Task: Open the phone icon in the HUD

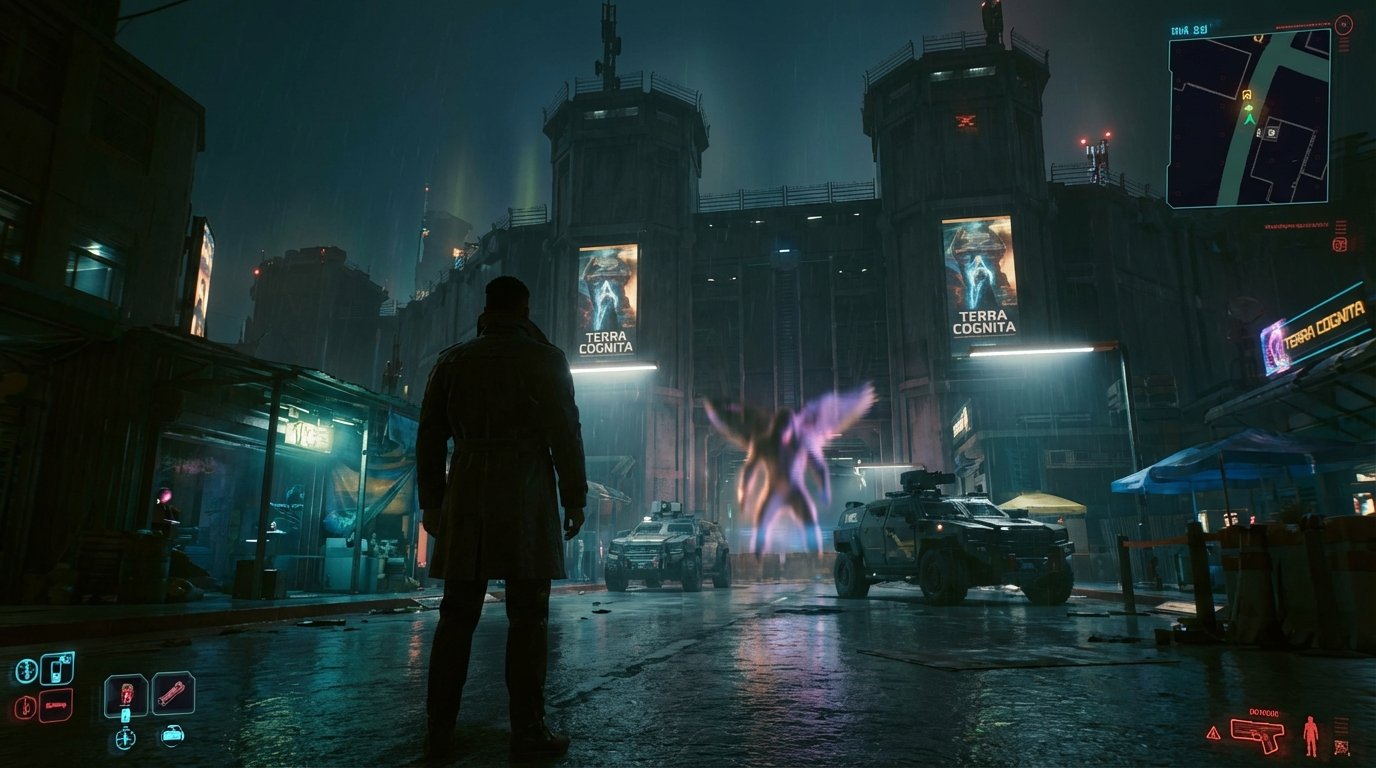Action: (55, 668)
